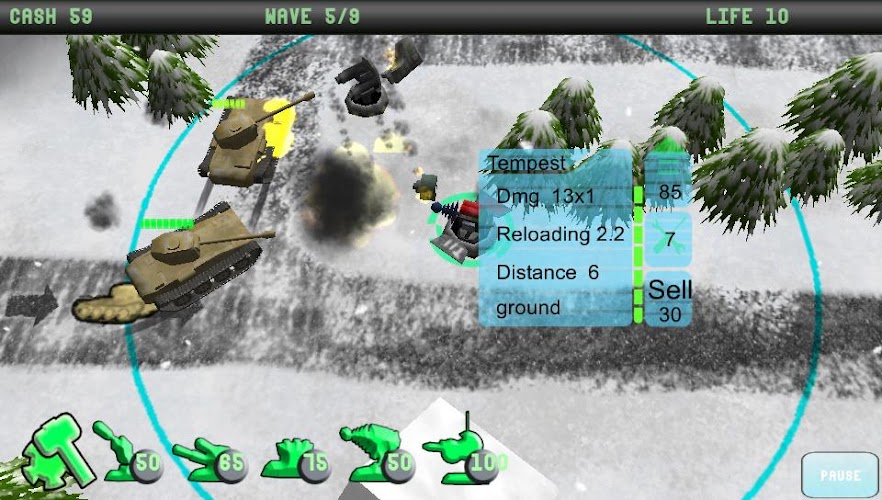882x500 pixels.
Task: Pause the game
Action: coord(838,475)
